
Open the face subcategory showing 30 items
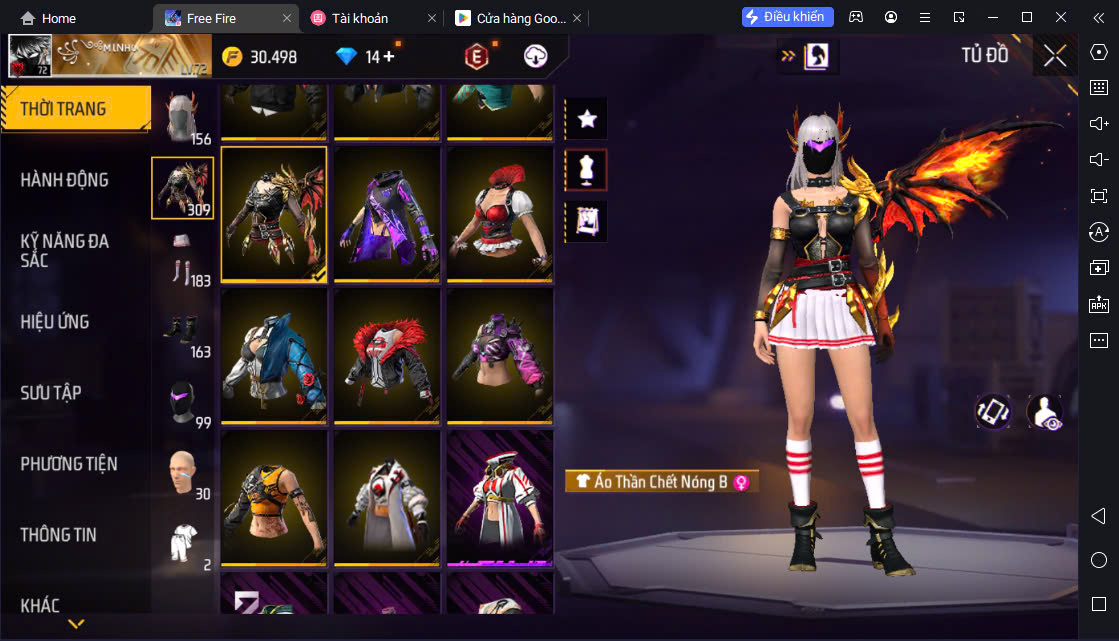(182, 473)
